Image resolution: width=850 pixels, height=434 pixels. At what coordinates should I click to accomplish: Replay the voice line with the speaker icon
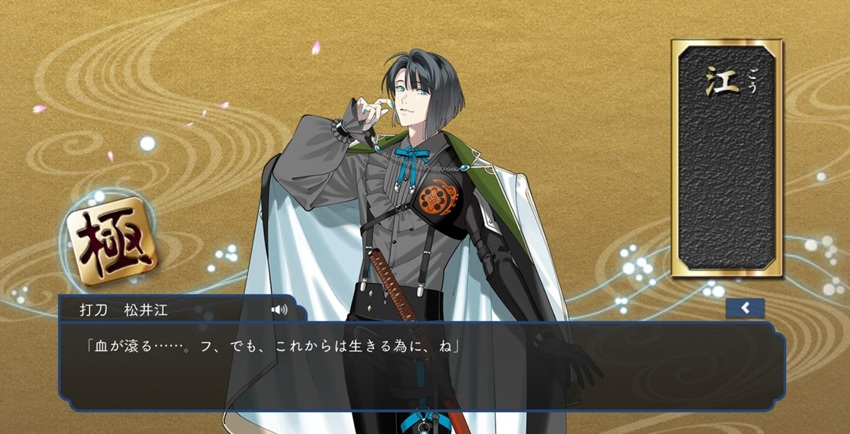[x=279, y=310]
